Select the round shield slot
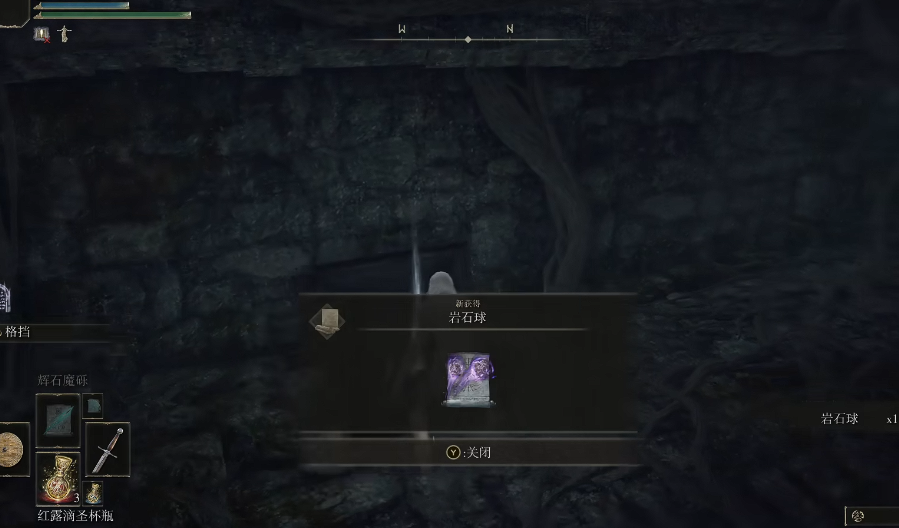Screen dimensions: 899x528 point(12,449)
